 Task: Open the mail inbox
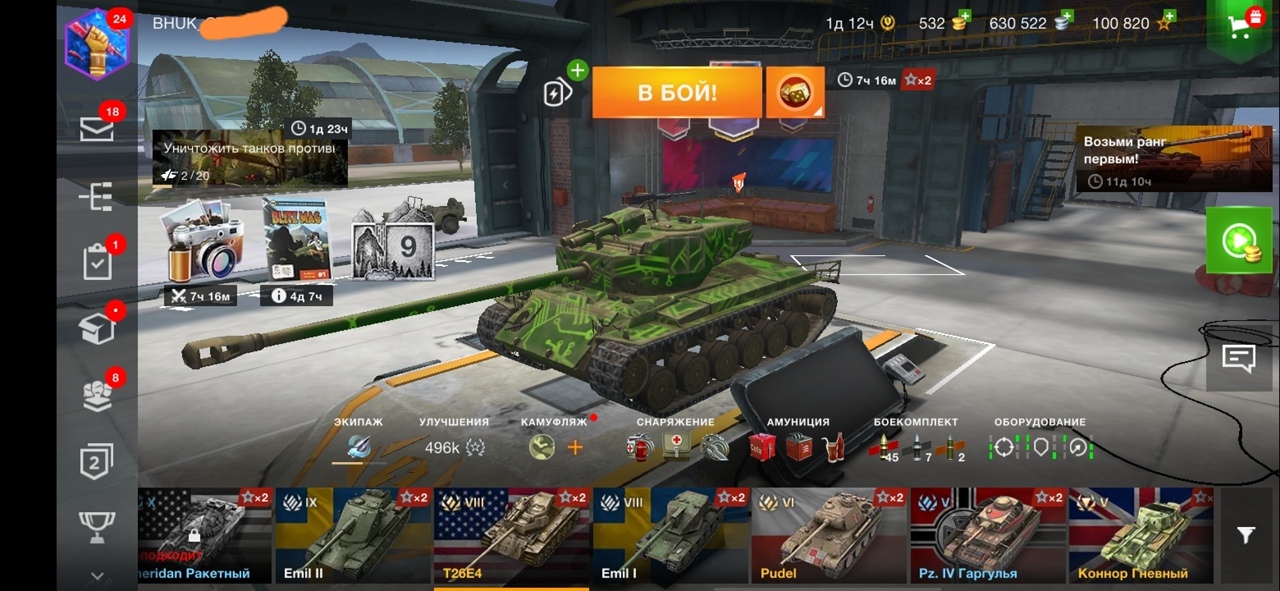pyautogui.click(x=97, y=129)
